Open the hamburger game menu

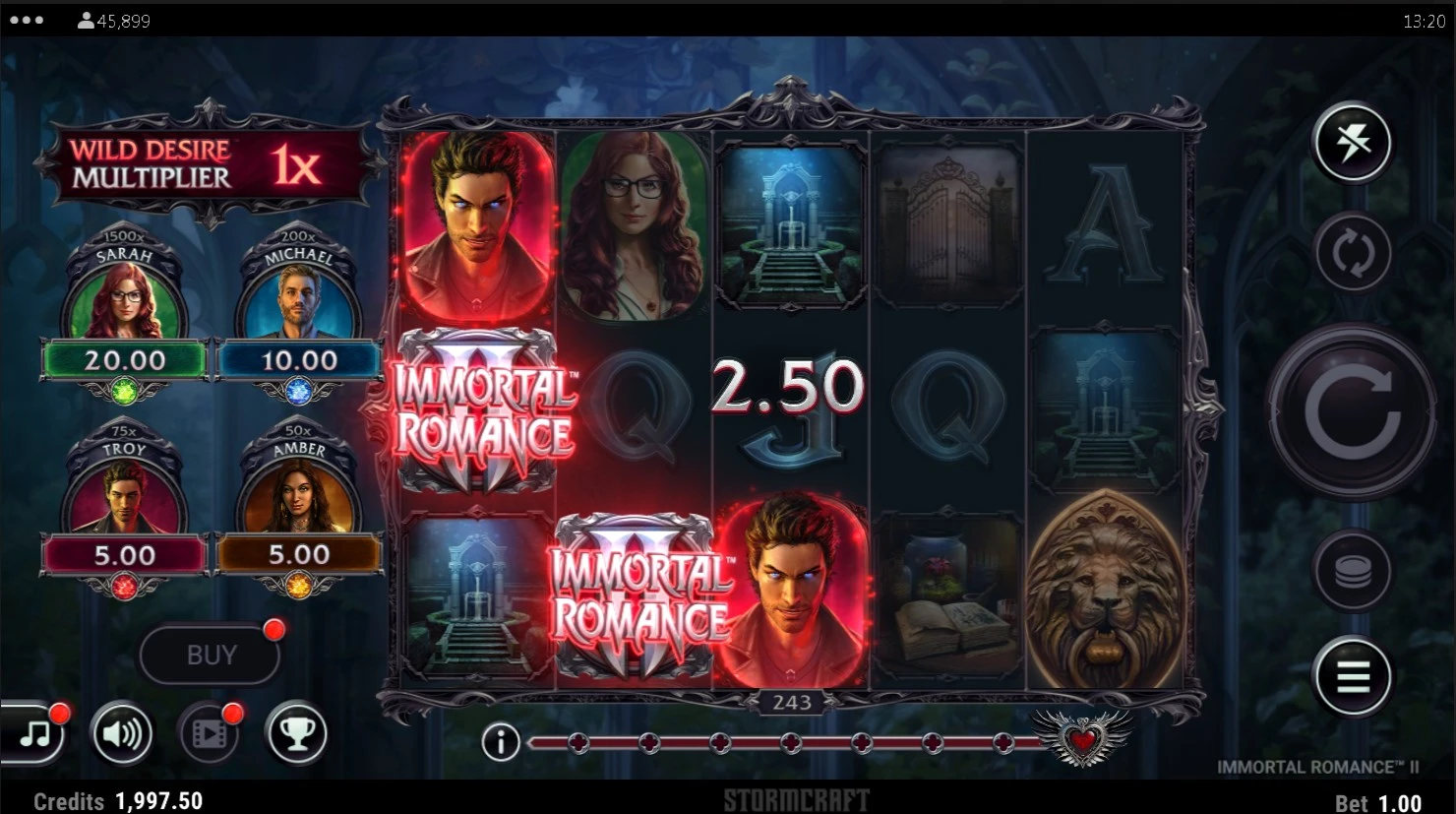click(x=1355, y=677)
